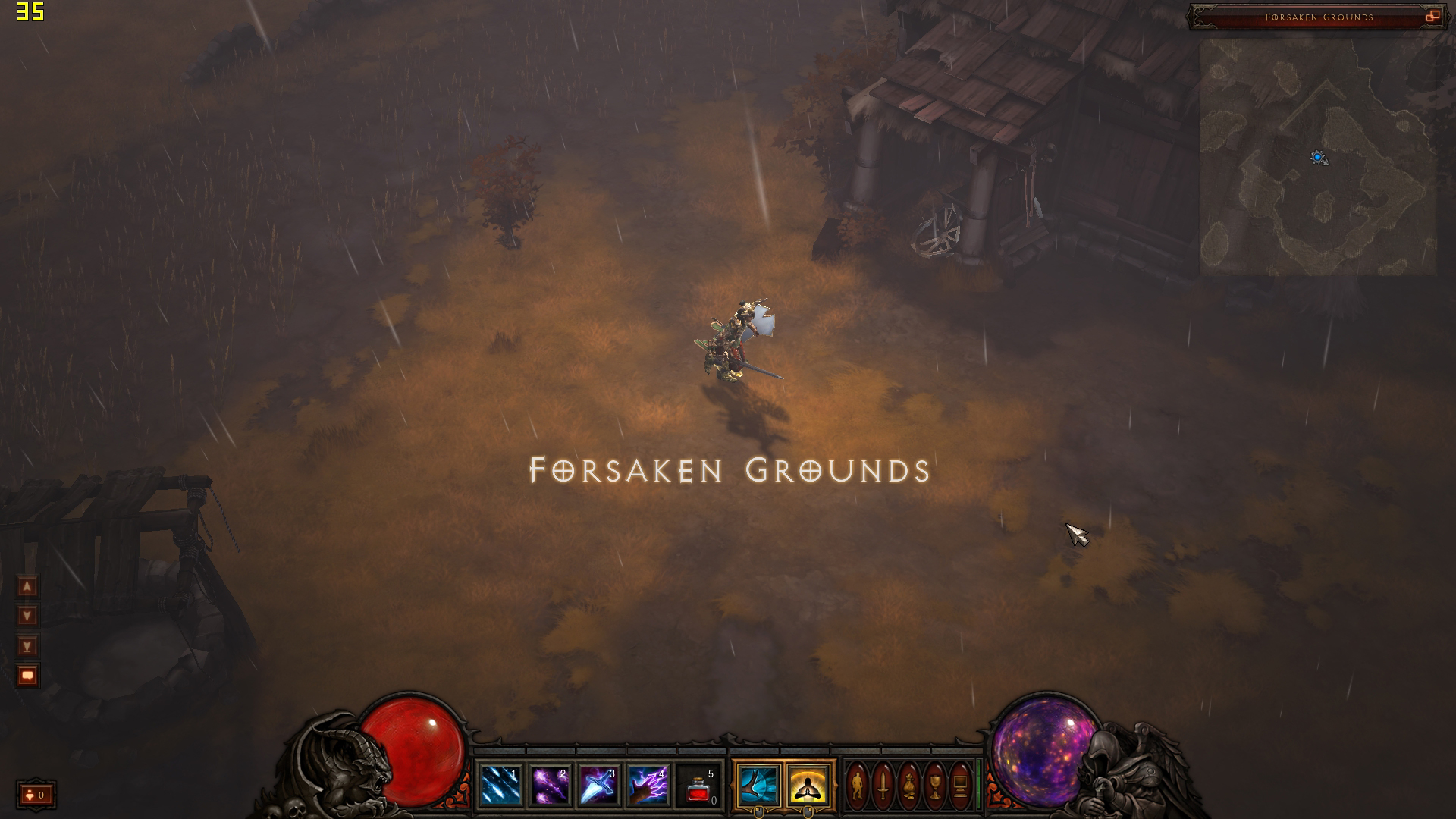1456x819 pixels.
Task: Open the chat speech bubble button
Action: [x=27, y=676]
